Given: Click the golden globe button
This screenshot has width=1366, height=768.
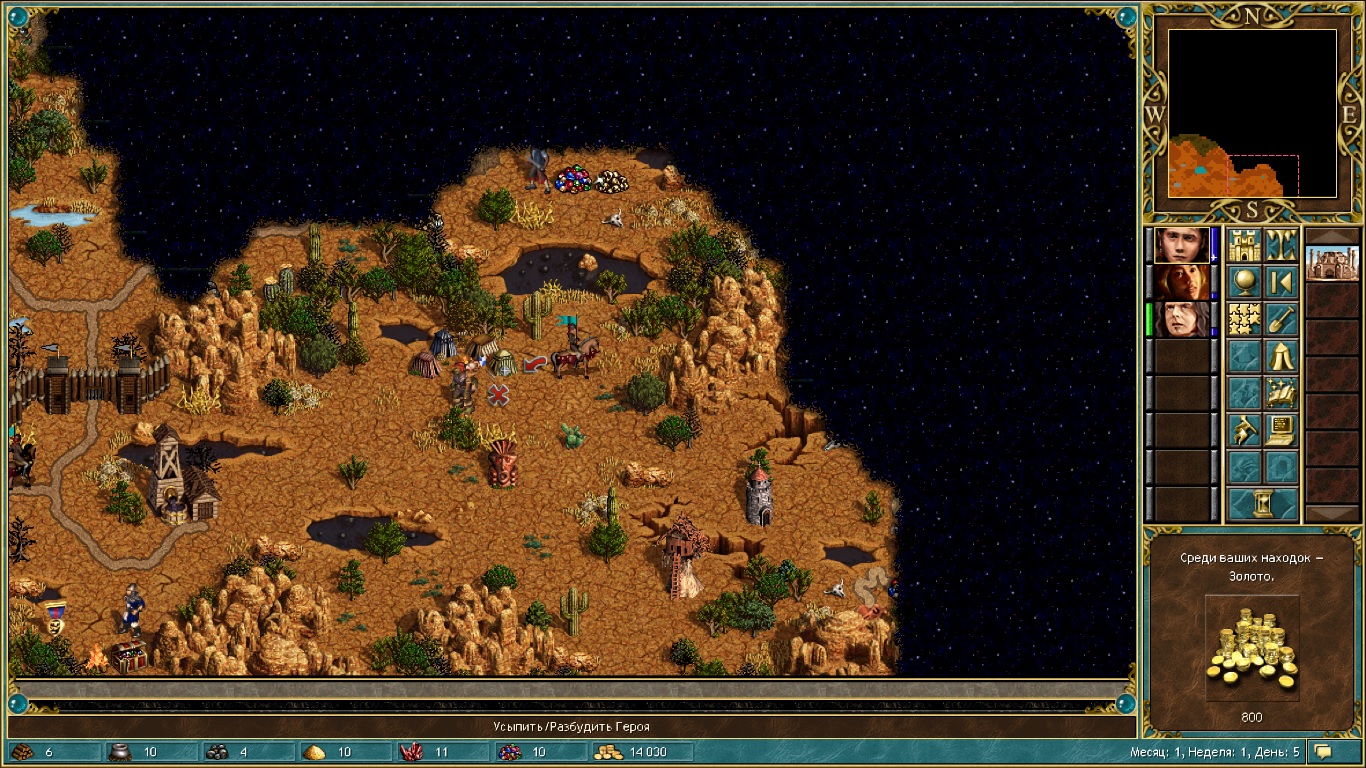Looking at the screenshot, I should [1244, 282].
